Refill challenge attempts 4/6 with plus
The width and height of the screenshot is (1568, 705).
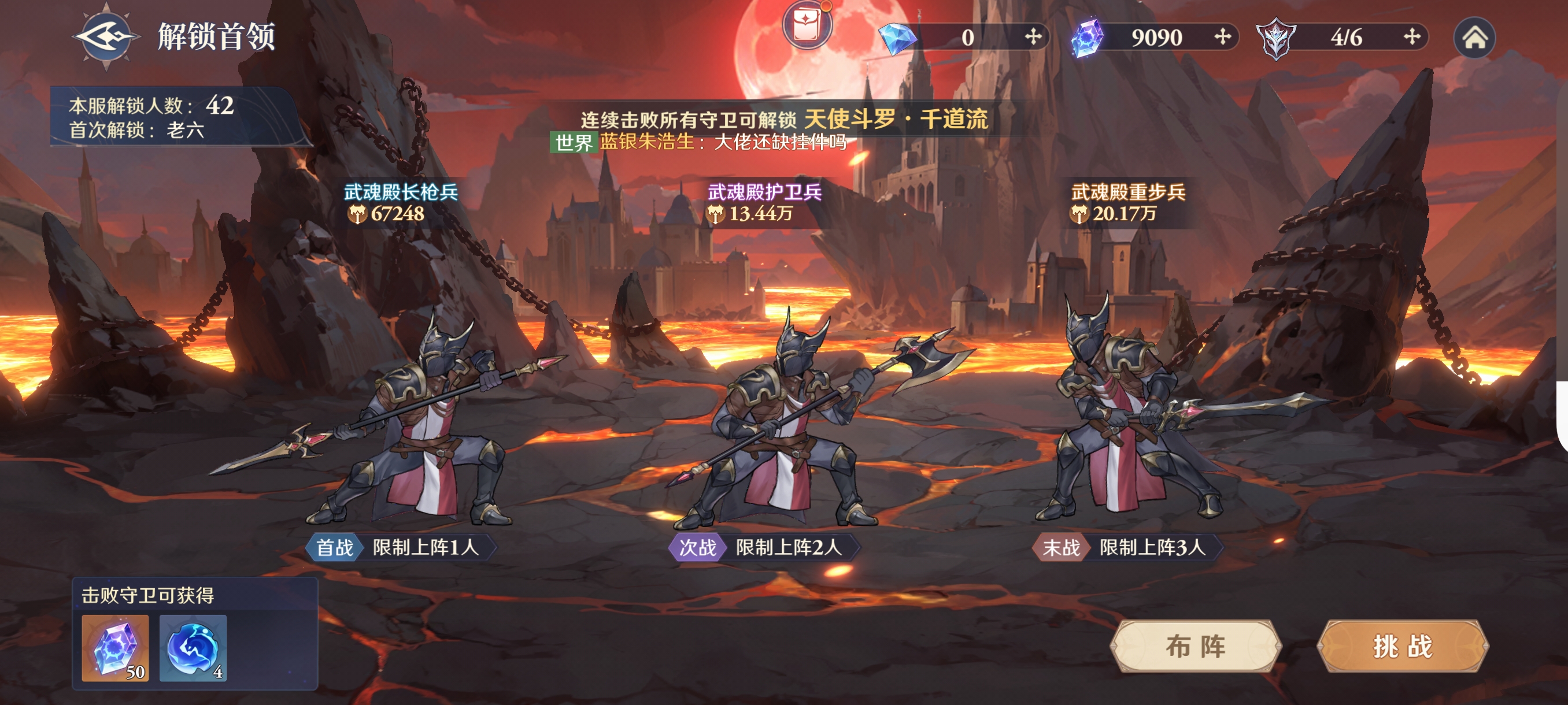pyautogui.click(x=1412, y=37)
